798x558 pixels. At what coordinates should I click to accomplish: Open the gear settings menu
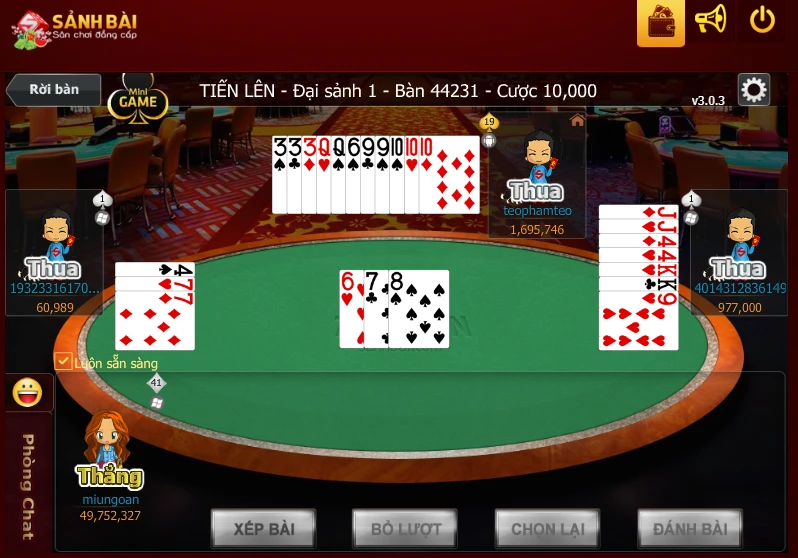754,91
